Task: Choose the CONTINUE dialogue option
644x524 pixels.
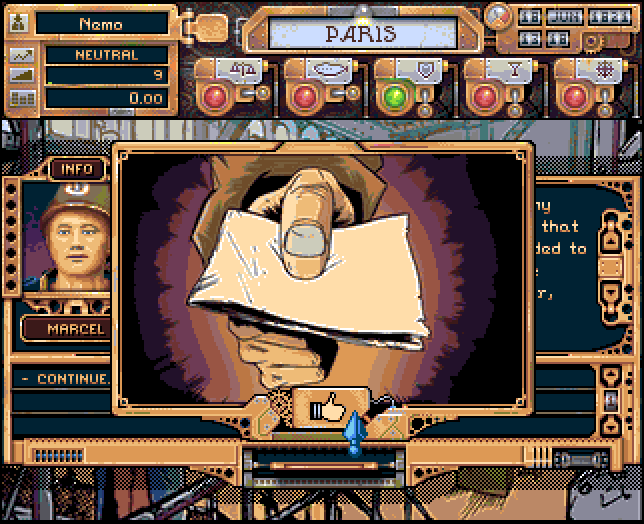Action: point(72,379)
